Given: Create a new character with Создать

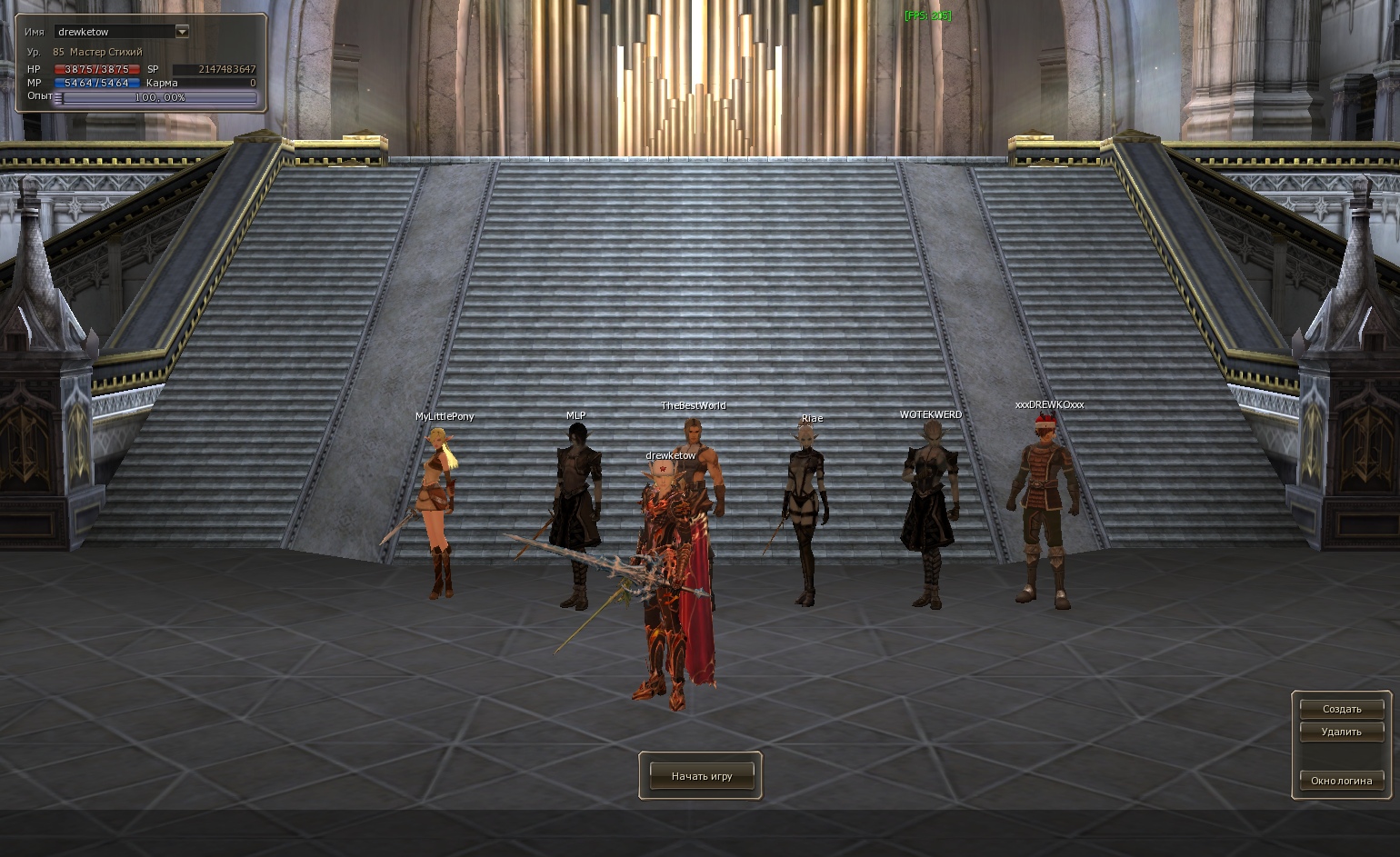Looking at the screenshot, I should [x=1341, y=709].
